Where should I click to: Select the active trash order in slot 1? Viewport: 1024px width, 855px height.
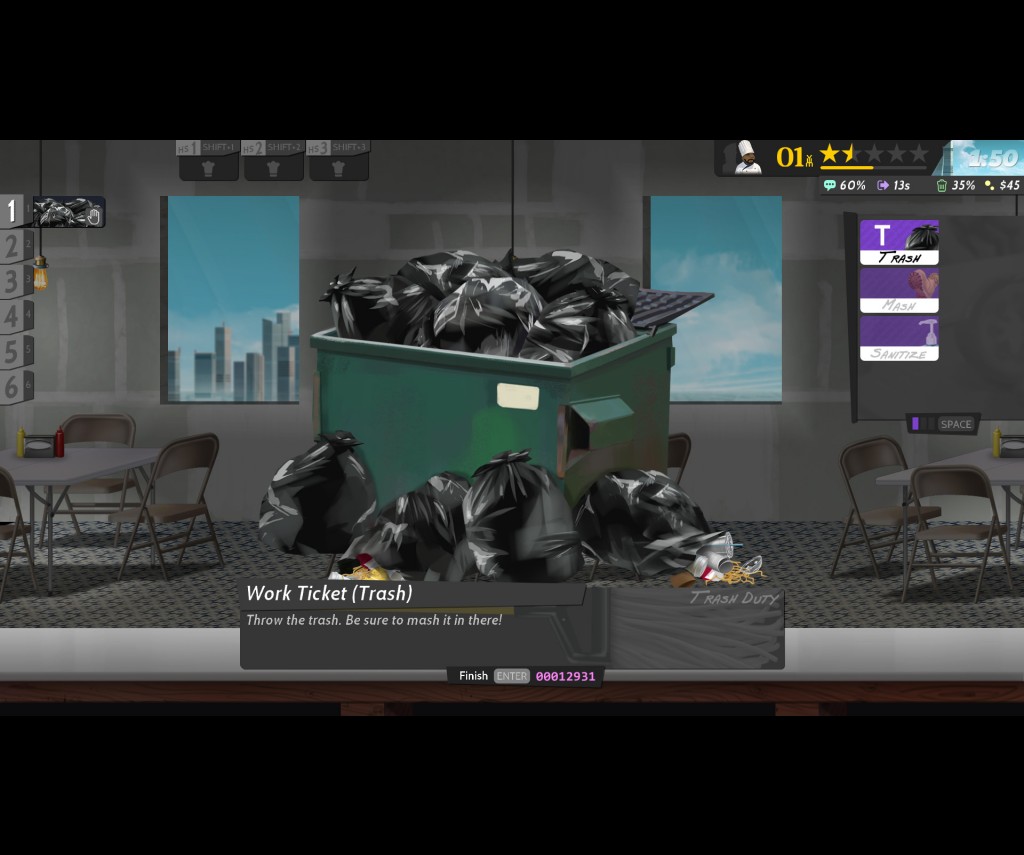(x=68, y=212)
